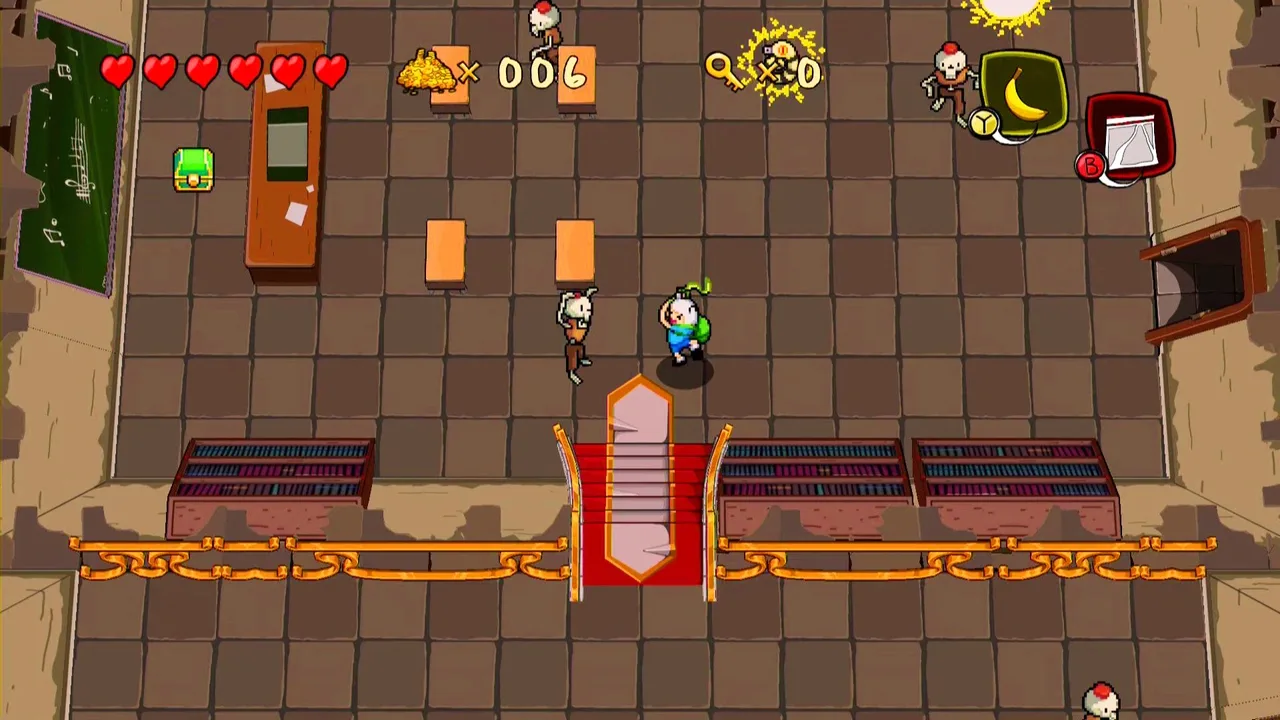Toggle the glowing coin beside the key counter
Screen dimensions: 1280x720
coord(778,72)
